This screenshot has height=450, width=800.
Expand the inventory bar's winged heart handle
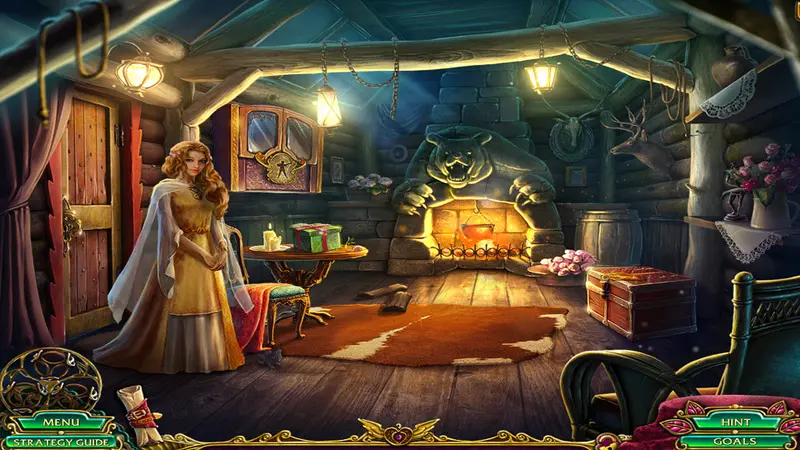point(400,433)
